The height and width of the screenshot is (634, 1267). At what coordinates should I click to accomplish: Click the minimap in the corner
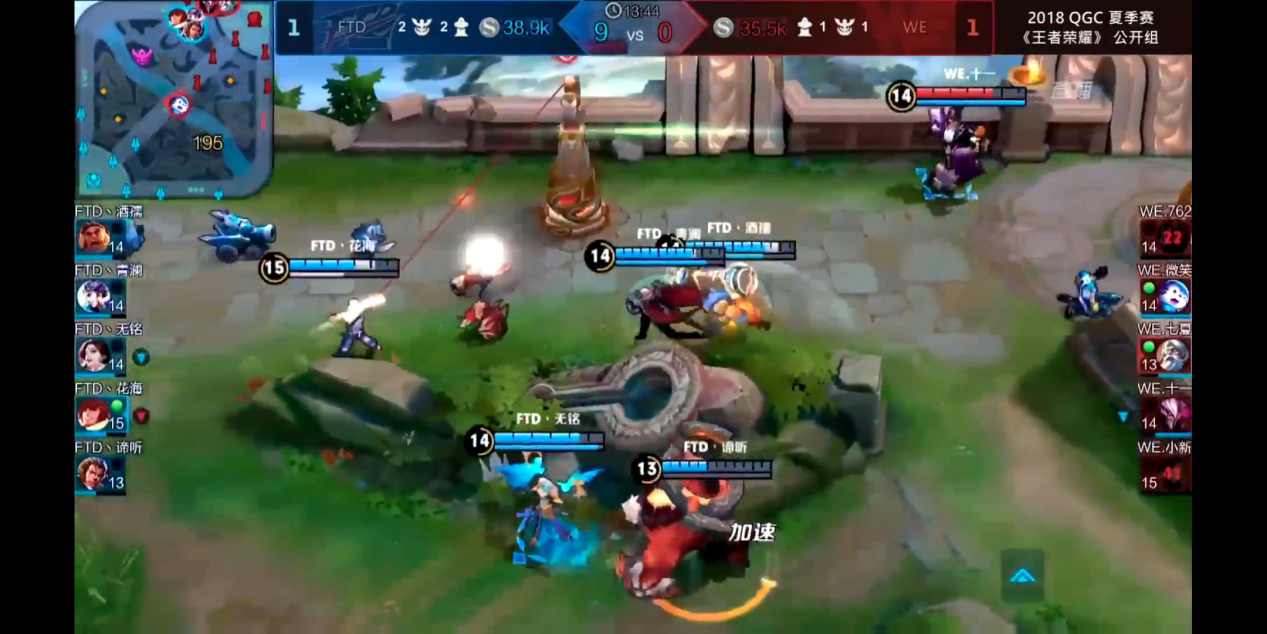[174, 98]
